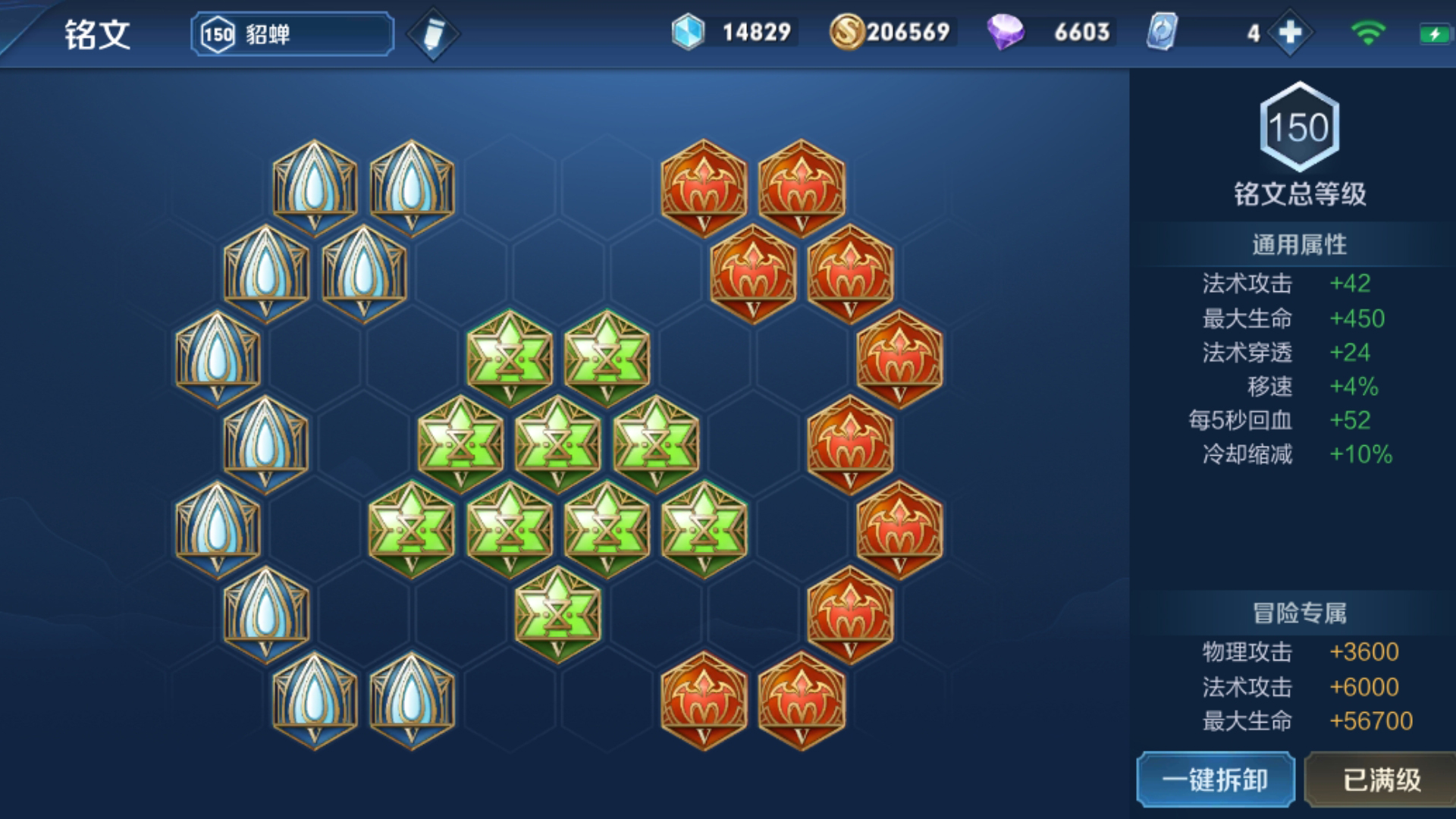
Task: Tap the purple gem currency icon
Action: (1006, 33)
